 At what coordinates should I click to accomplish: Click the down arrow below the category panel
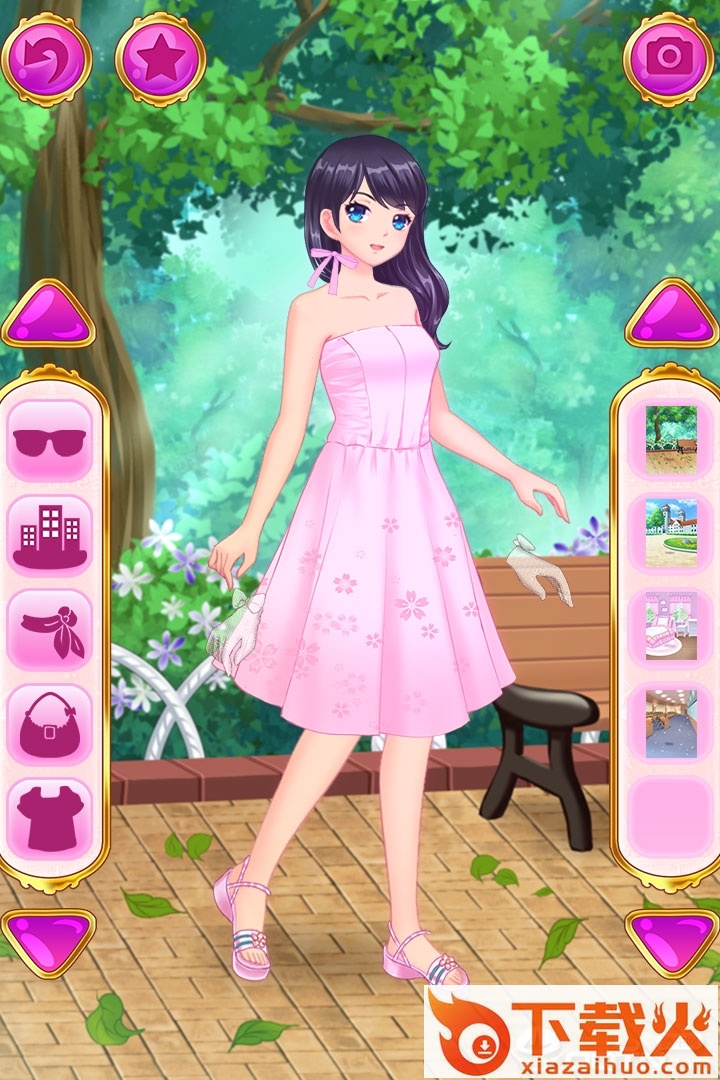48,940
